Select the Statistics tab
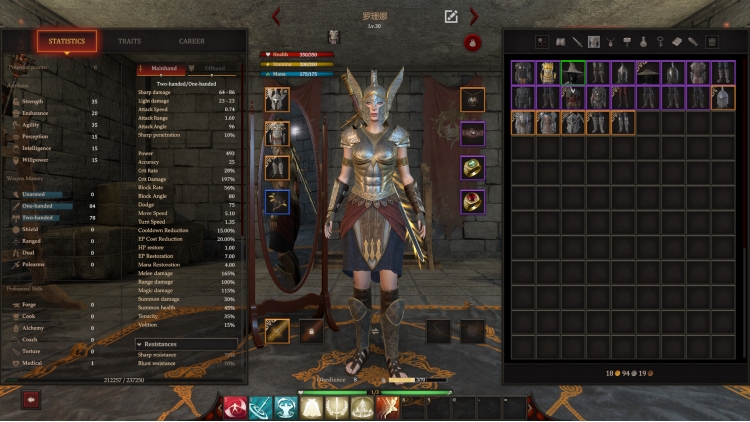750x422 pixels. click(67, 41)
